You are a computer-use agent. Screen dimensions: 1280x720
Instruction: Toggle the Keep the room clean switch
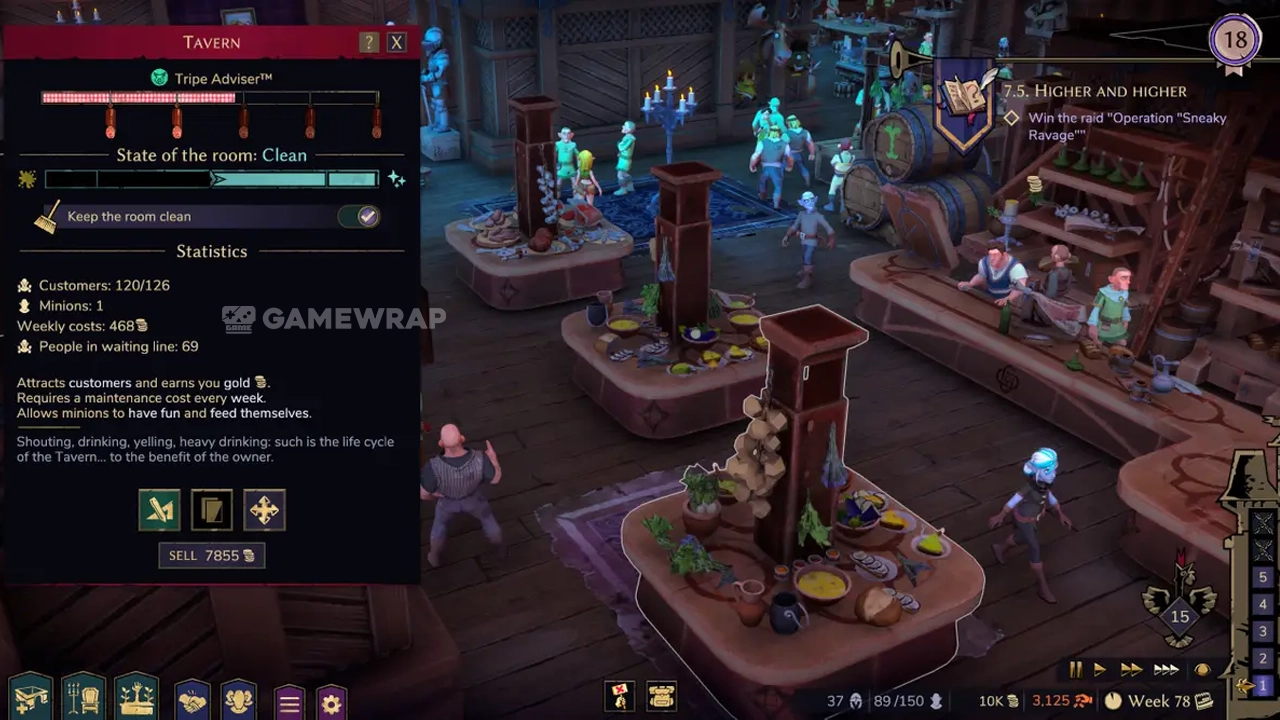pos(359,216)
